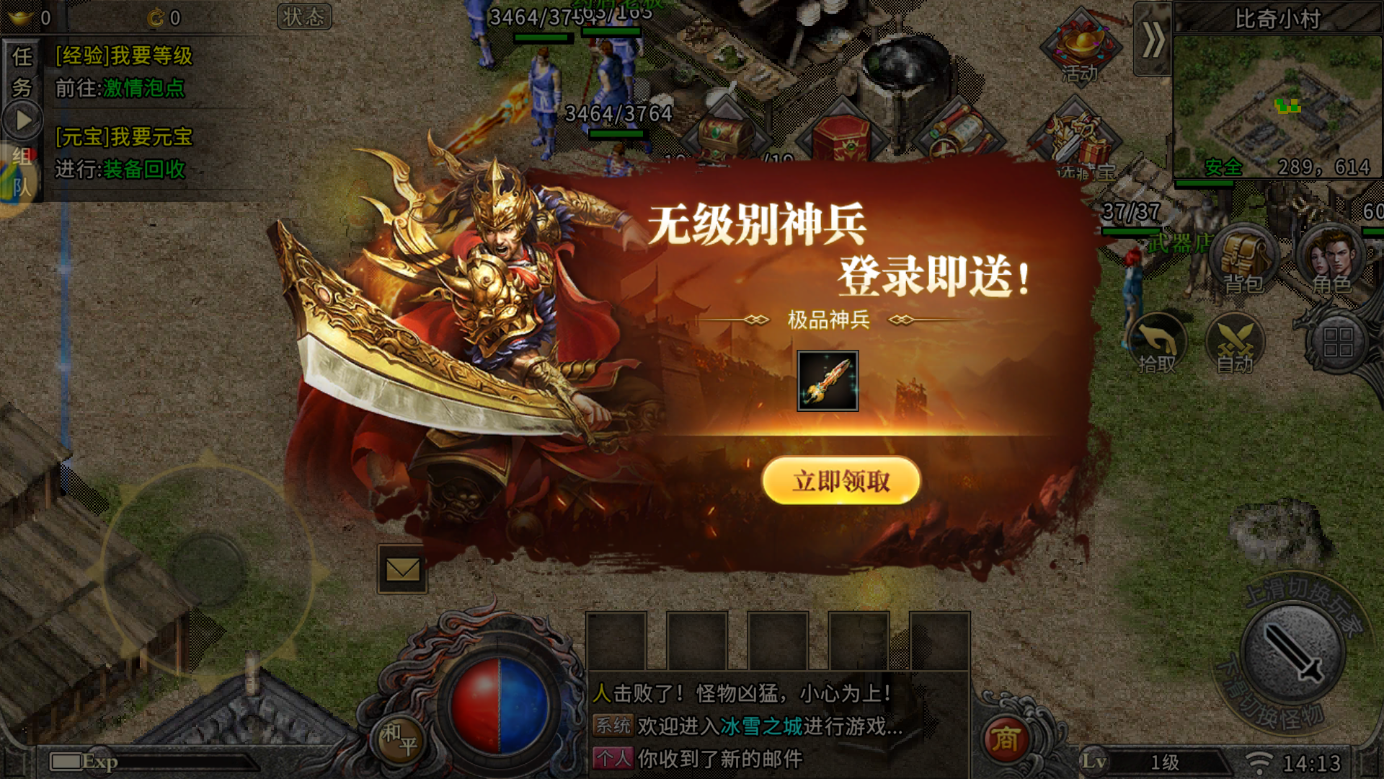
Task: Open the 活动 activities icon
Action: tap(1079, 47)
